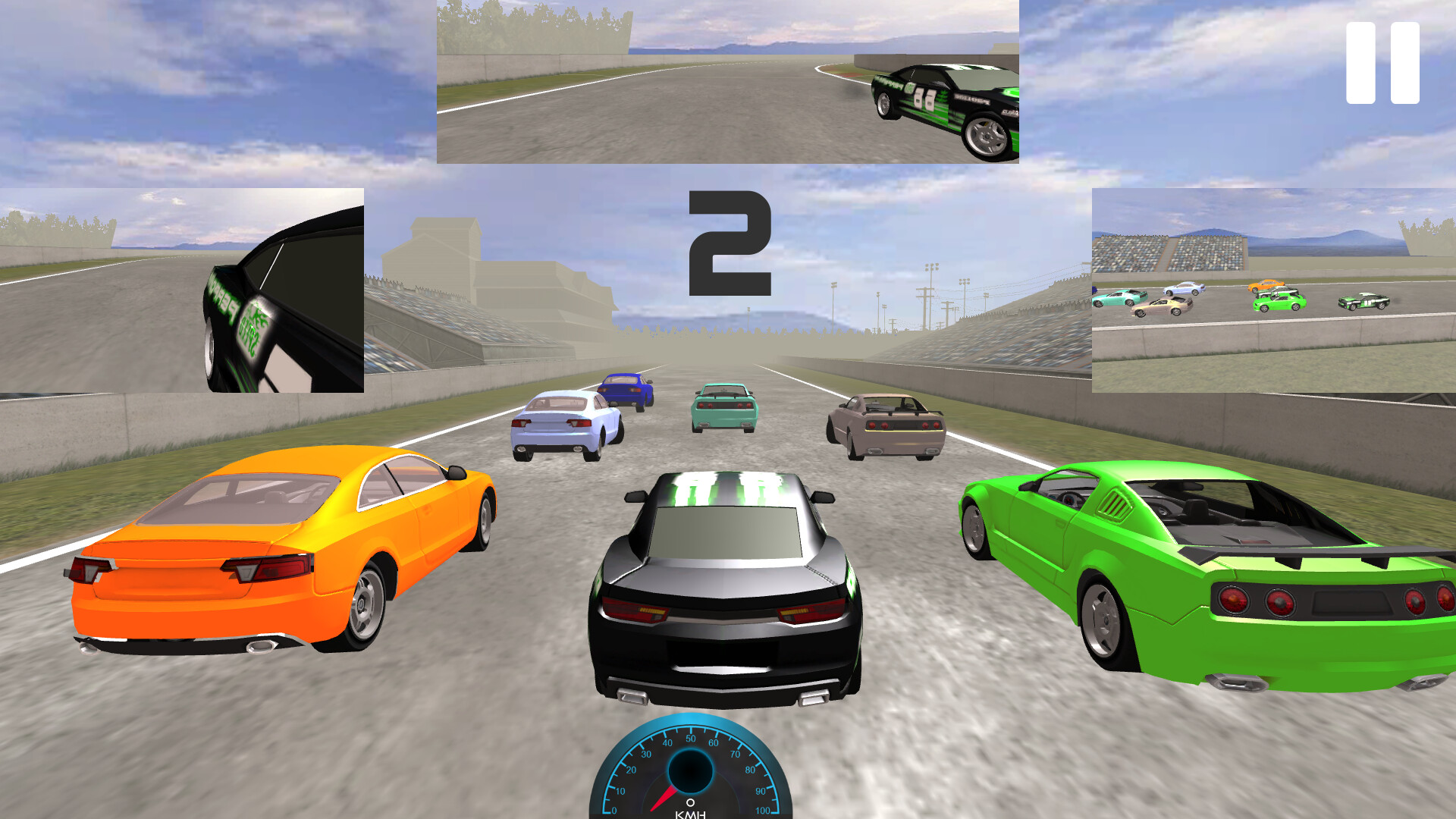
Task: Click the KMH label on the gauge
Action: tap(690, 814)
